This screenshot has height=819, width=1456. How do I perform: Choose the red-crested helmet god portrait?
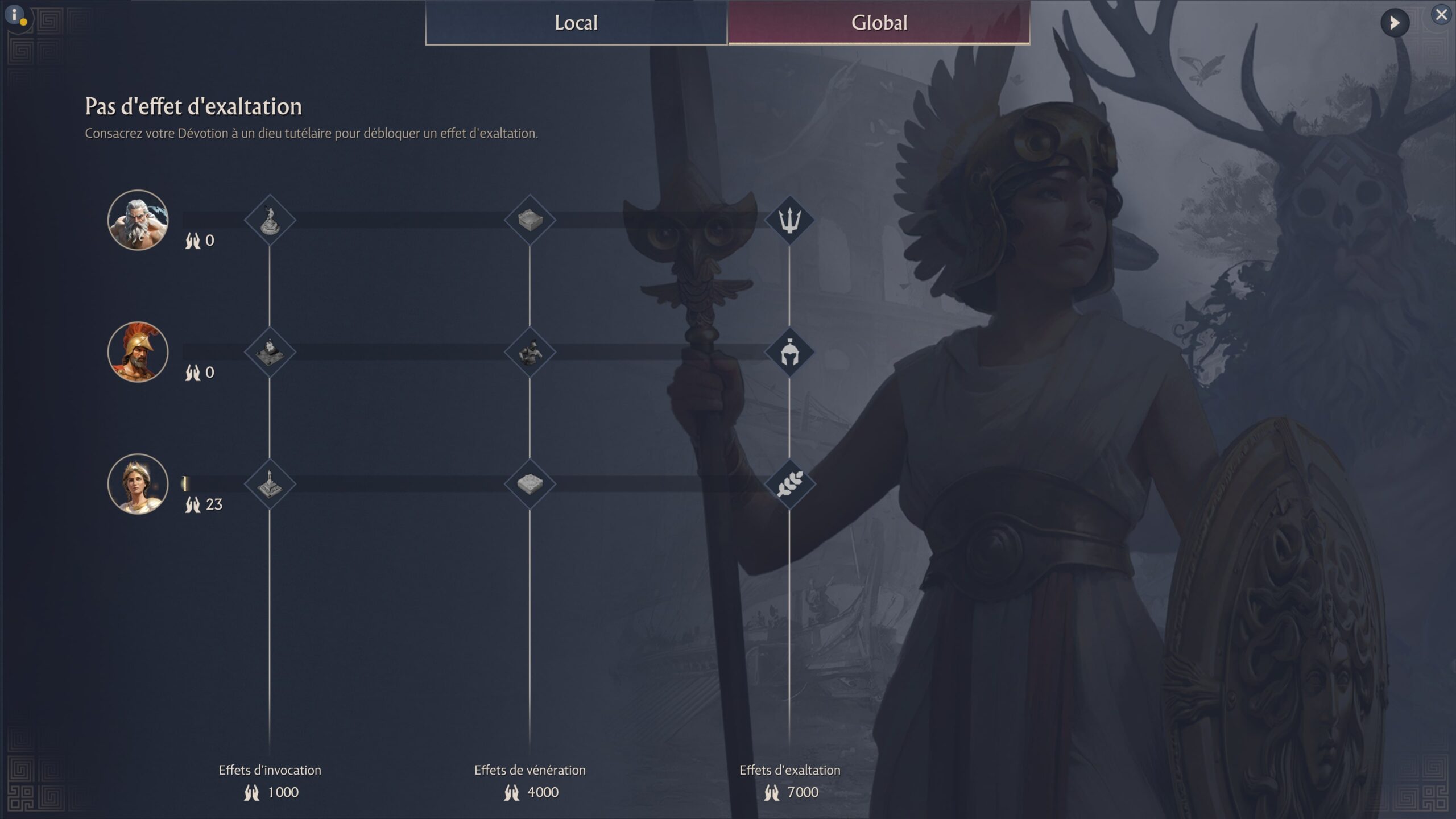pyautogui.click(x=138, y=352)
